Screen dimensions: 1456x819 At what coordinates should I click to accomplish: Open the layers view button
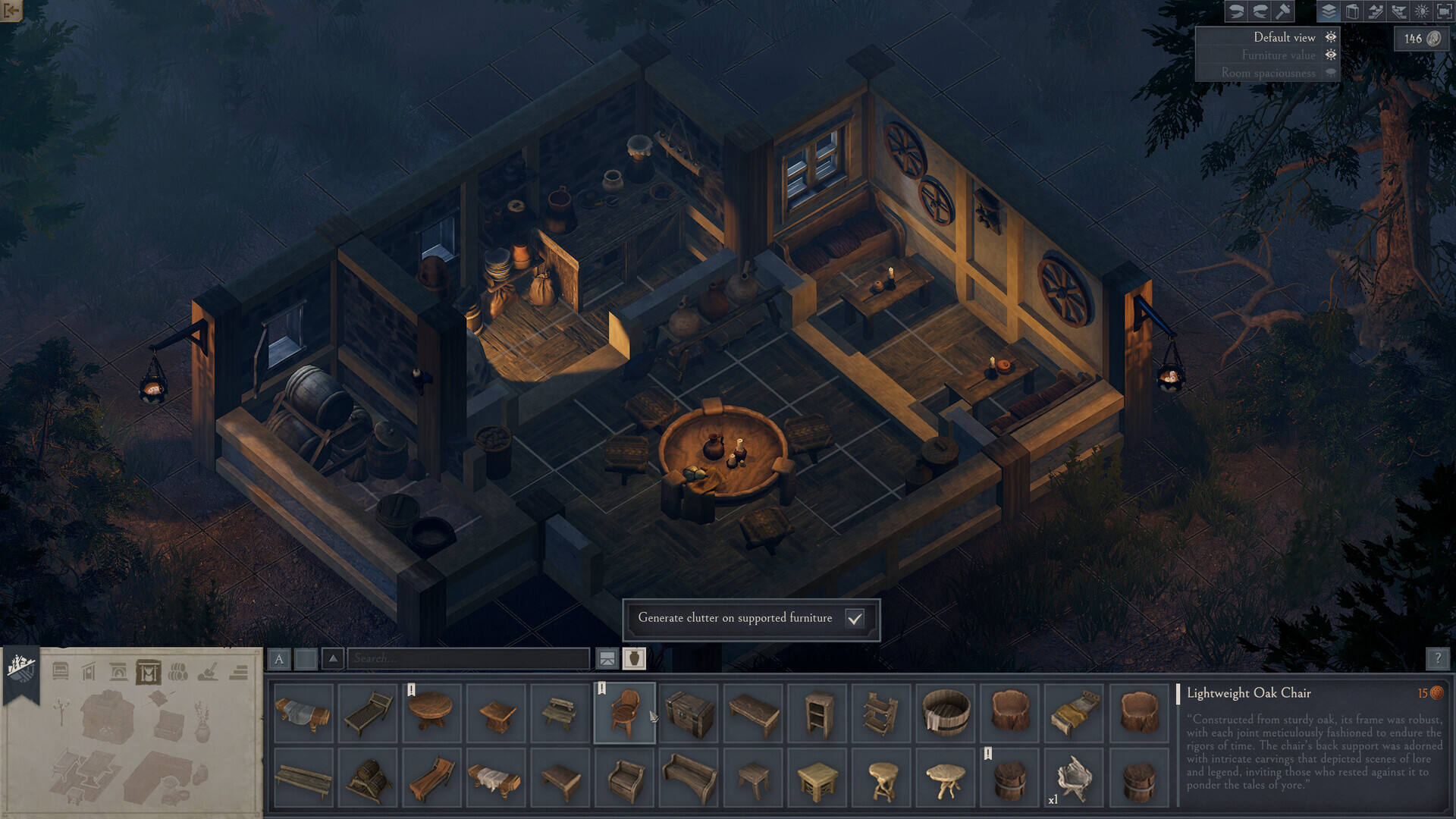tap(1329, 11)
